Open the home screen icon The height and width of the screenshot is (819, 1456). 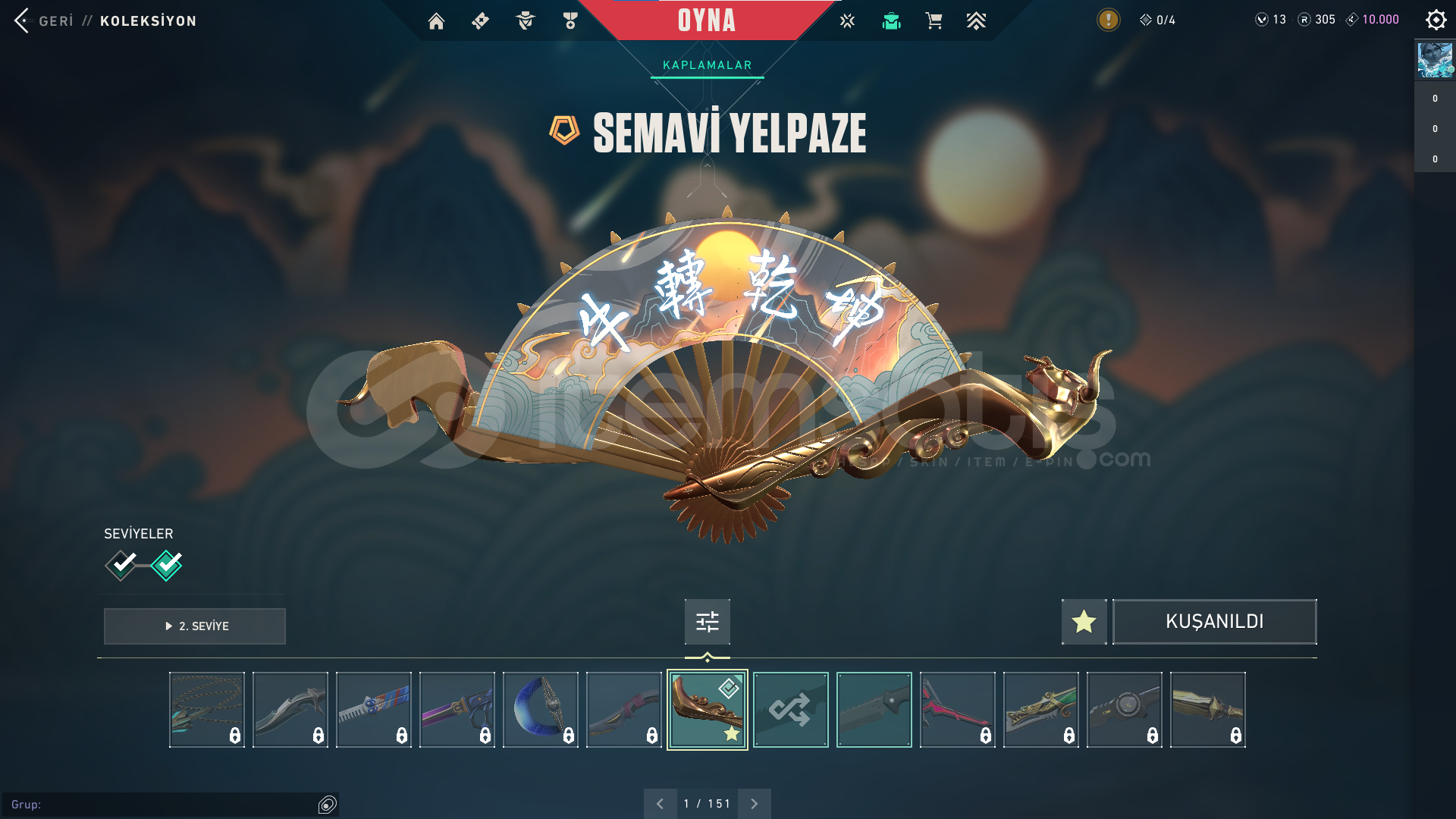[436, 21]
